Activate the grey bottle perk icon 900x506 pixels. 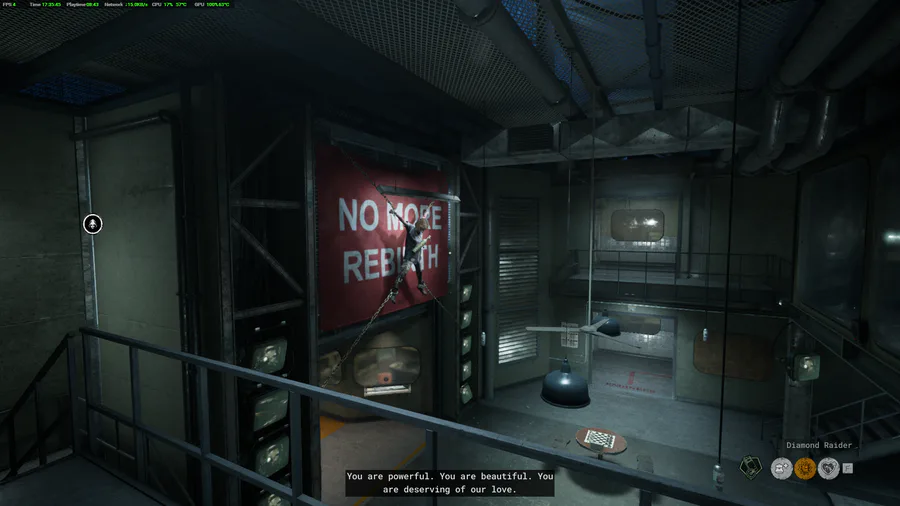tap(781, 466)
